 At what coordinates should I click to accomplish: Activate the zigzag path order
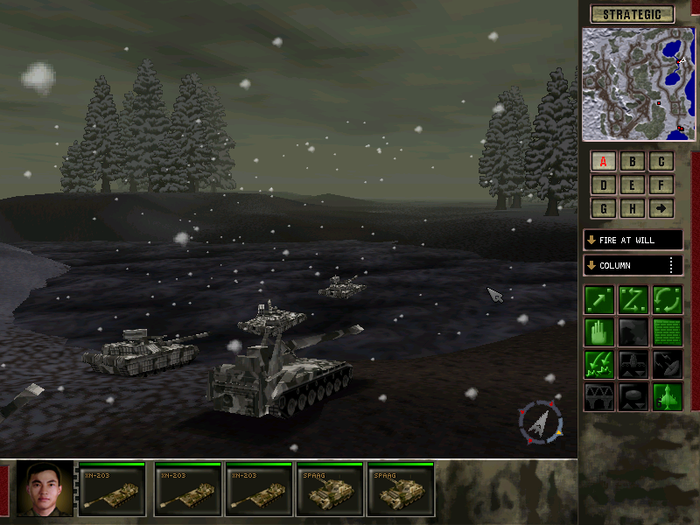(x=632, y=299)
